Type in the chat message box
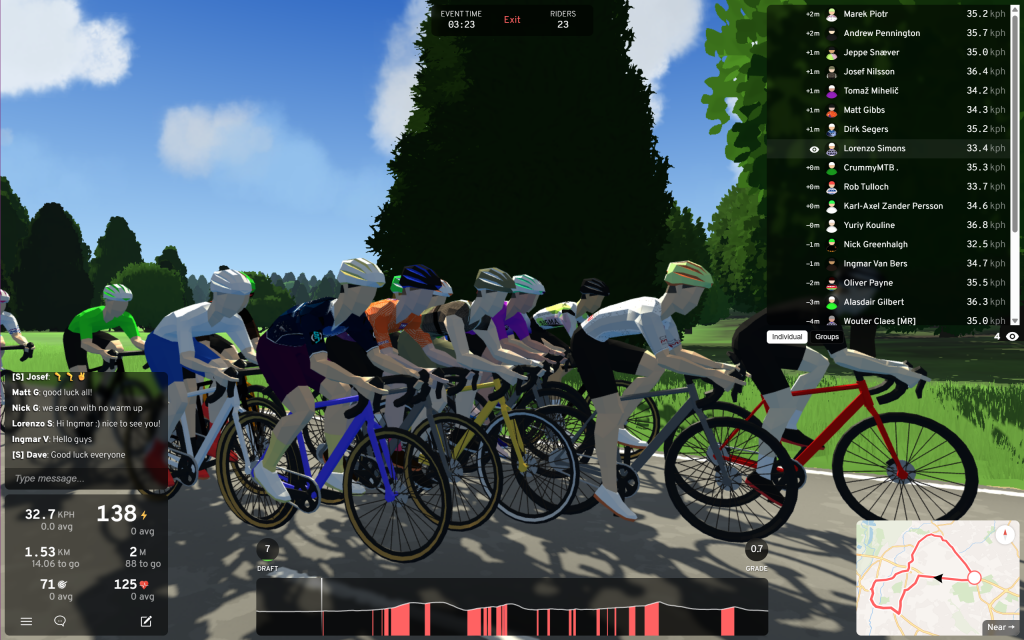Screen dimensions: 1024x640 click(85, 478)
